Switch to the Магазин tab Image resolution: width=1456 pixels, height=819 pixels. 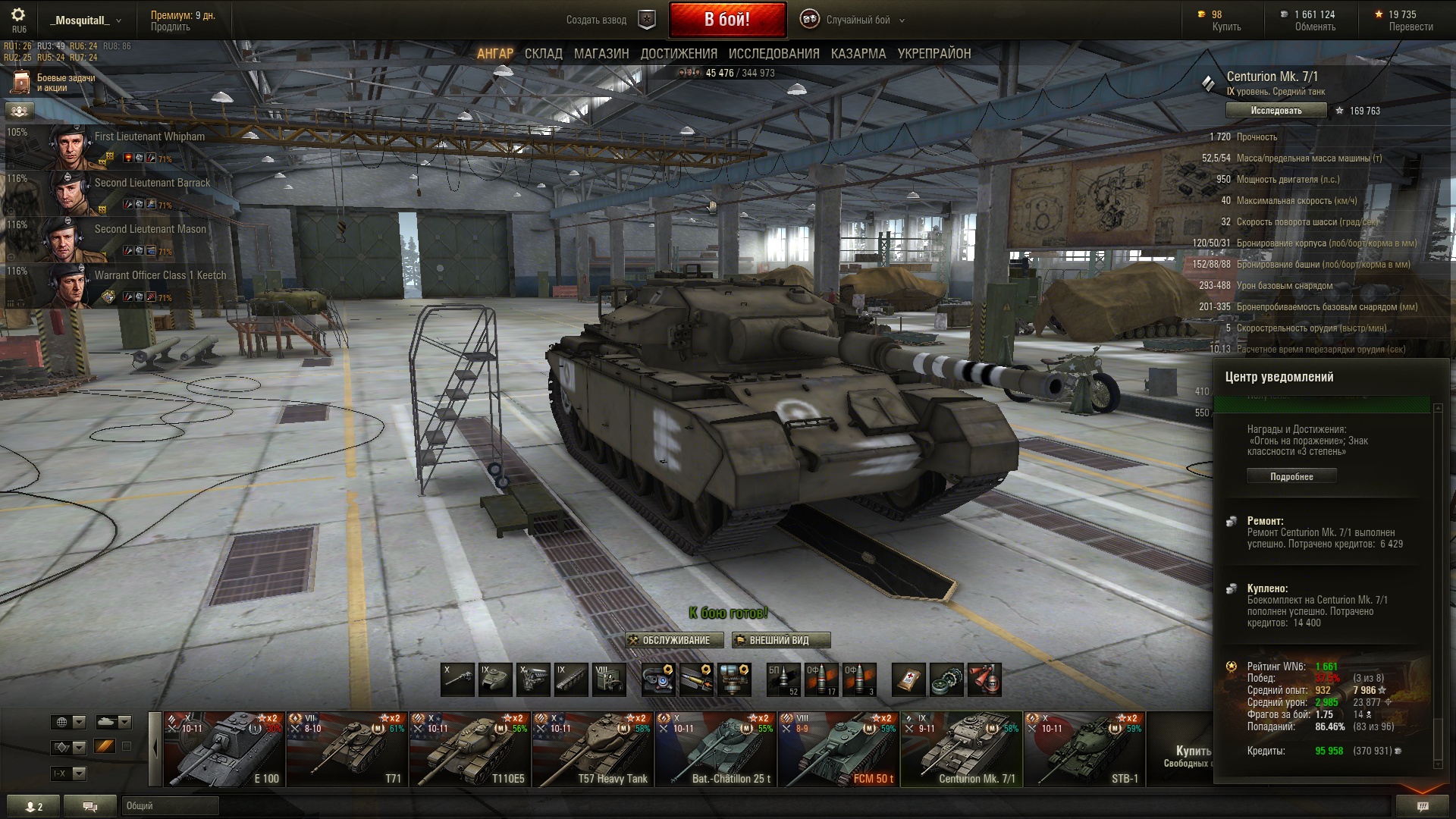pos(601,54)
